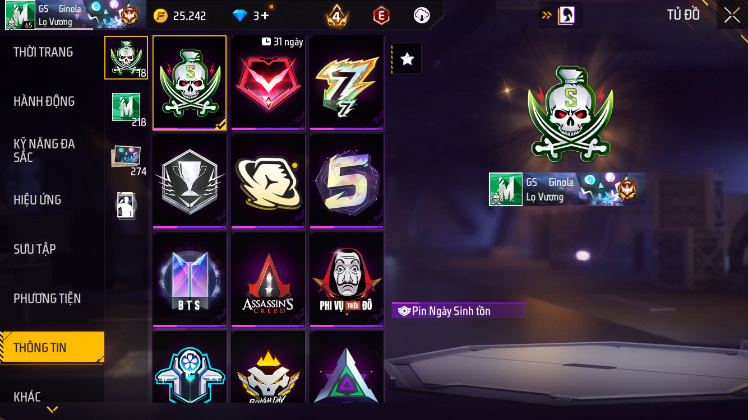Select the golden fist pin
Image resolution: width=748 pixels, height=420 pixels.
click(268, 180)
